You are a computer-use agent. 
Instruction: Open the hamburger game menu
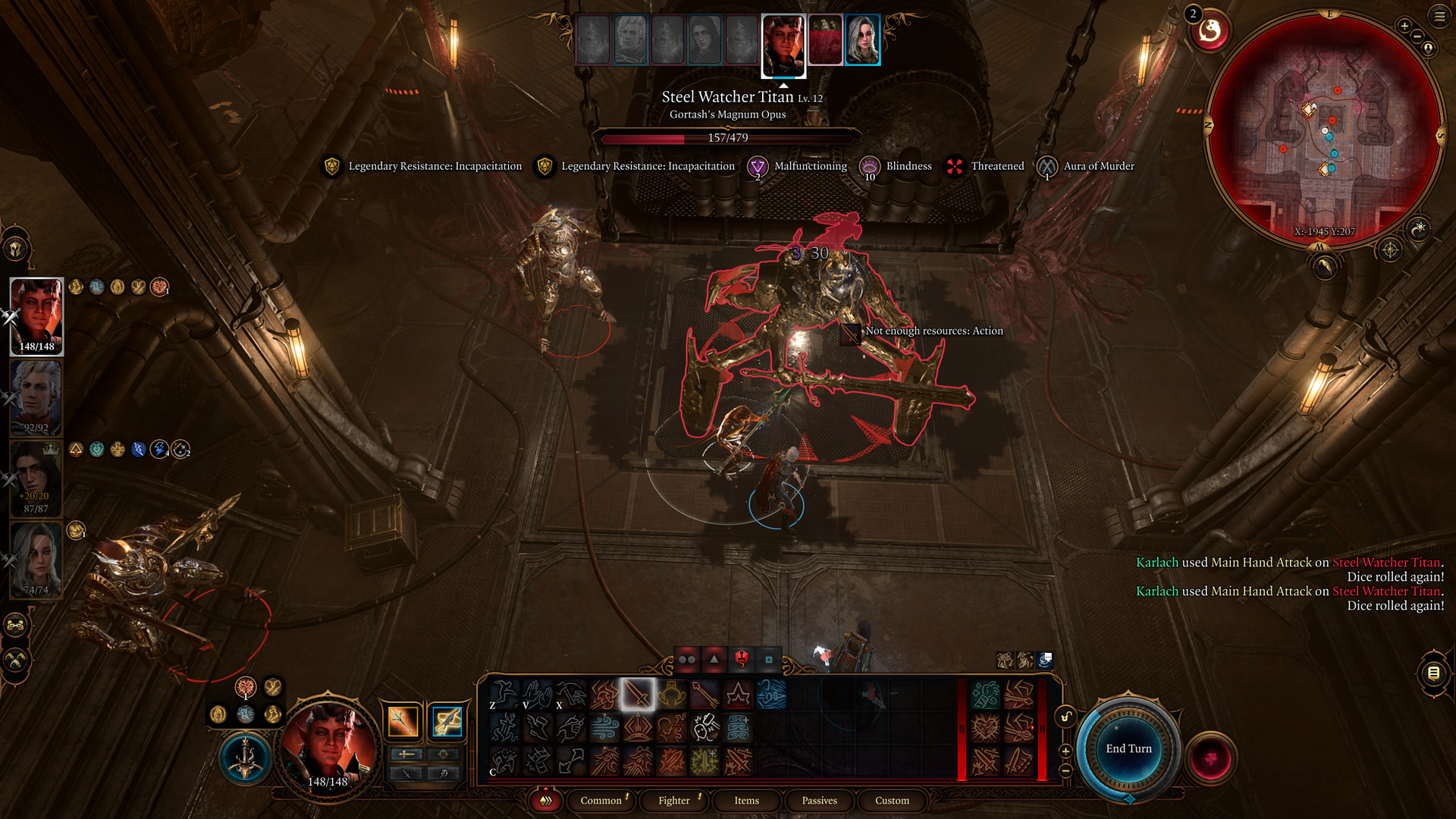coord(1439,17)
